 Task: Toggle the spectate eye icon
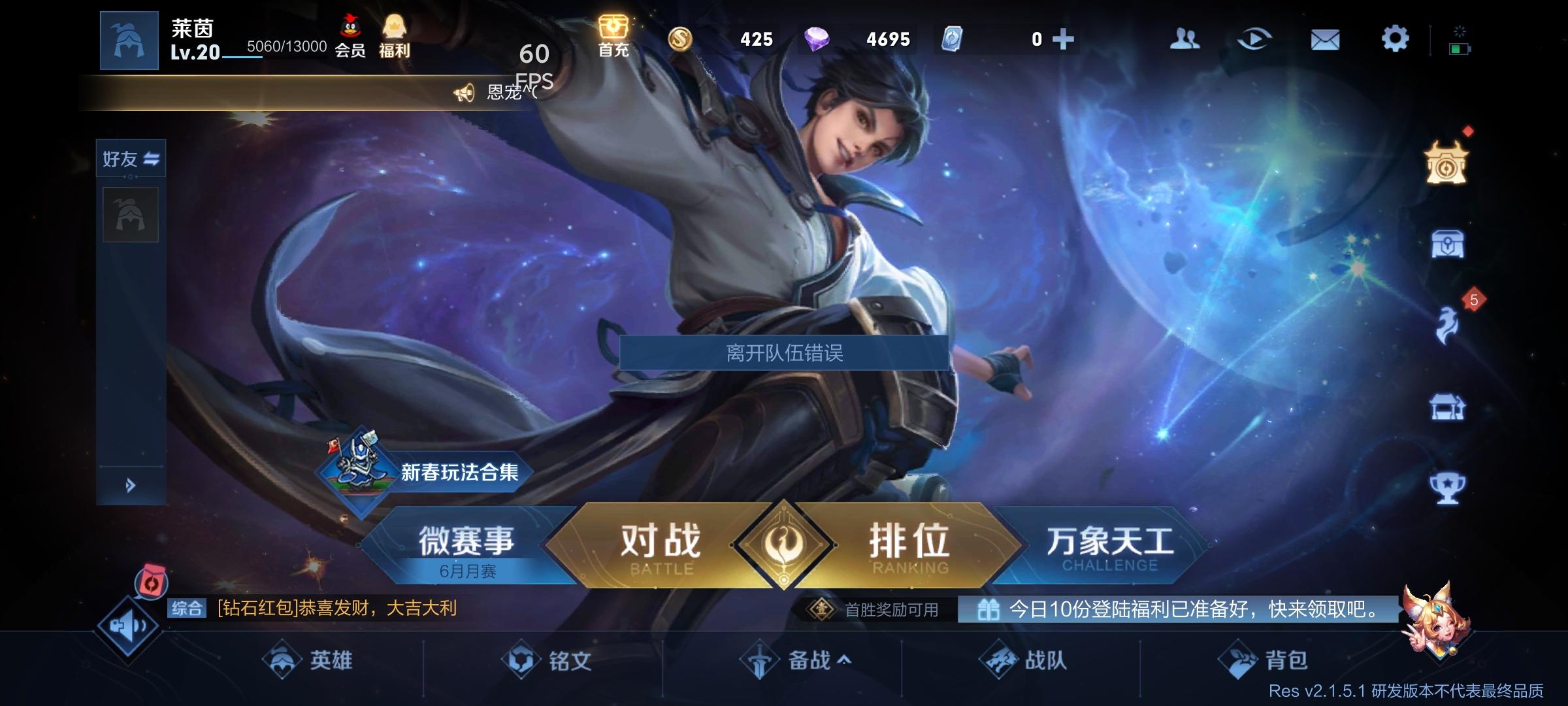(x=1256, y=39)
